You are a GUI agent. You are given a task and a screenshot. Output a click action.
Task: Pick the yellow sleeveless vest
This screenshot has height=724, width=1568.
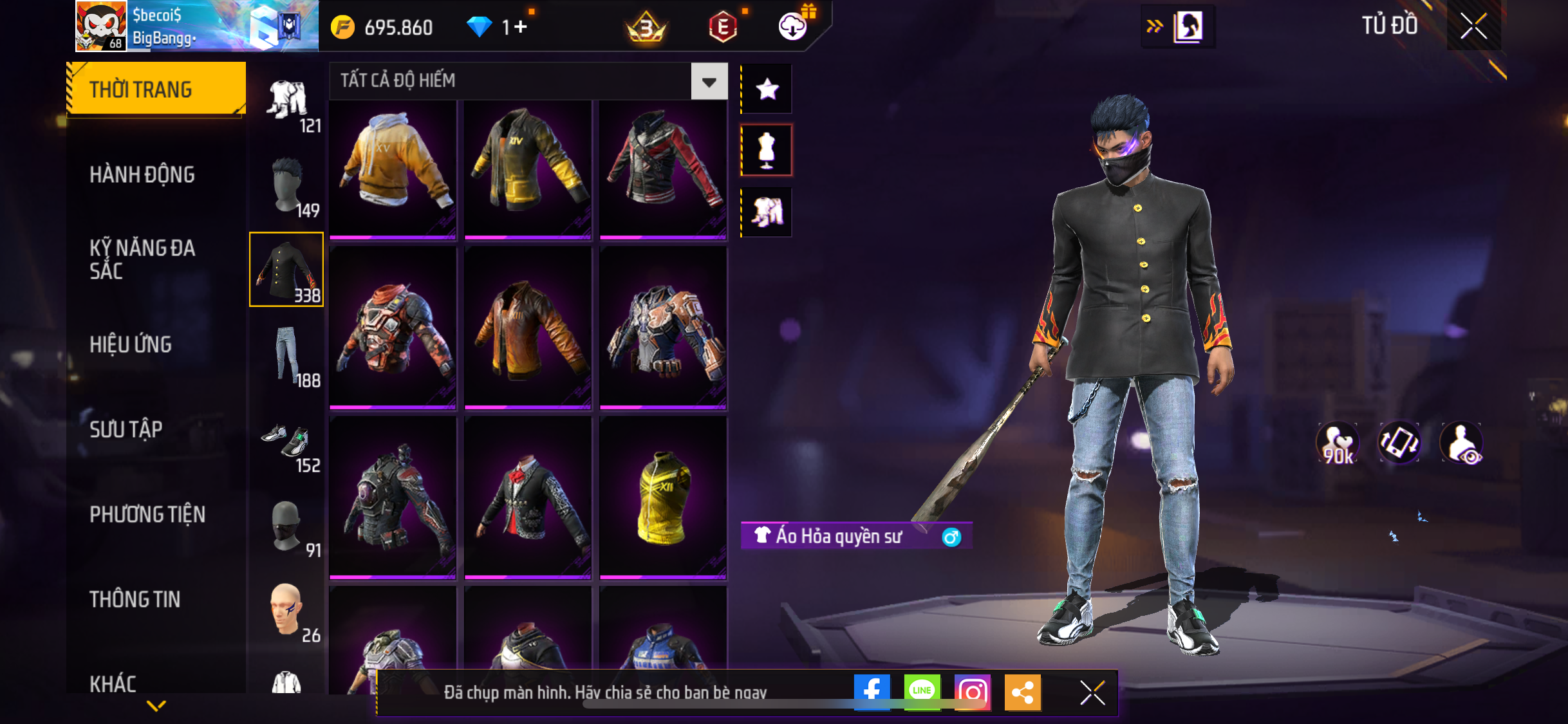coord(663,497)
